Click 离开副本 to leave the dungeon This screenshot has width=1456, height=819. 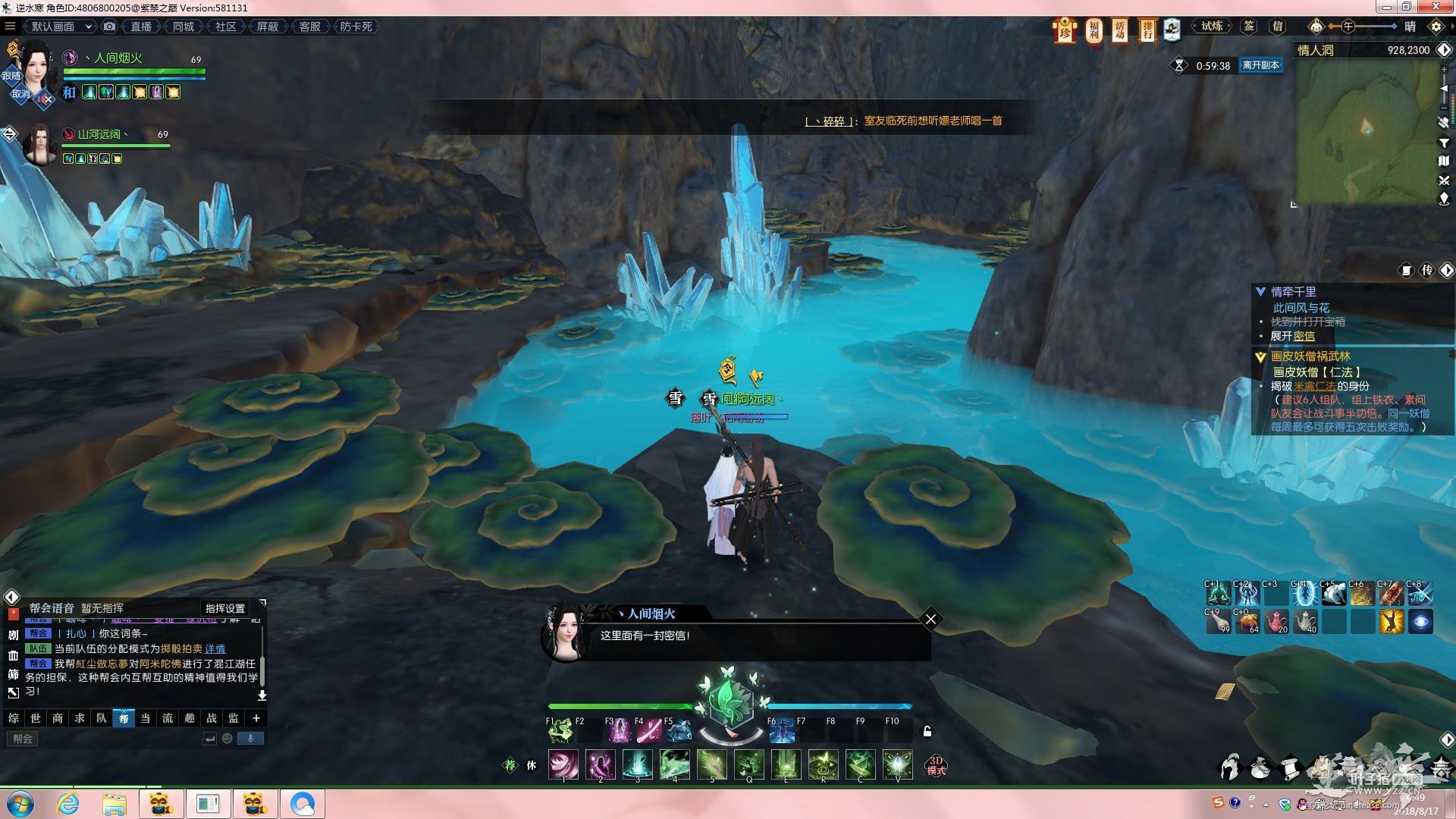click(x=1260, y=65)
